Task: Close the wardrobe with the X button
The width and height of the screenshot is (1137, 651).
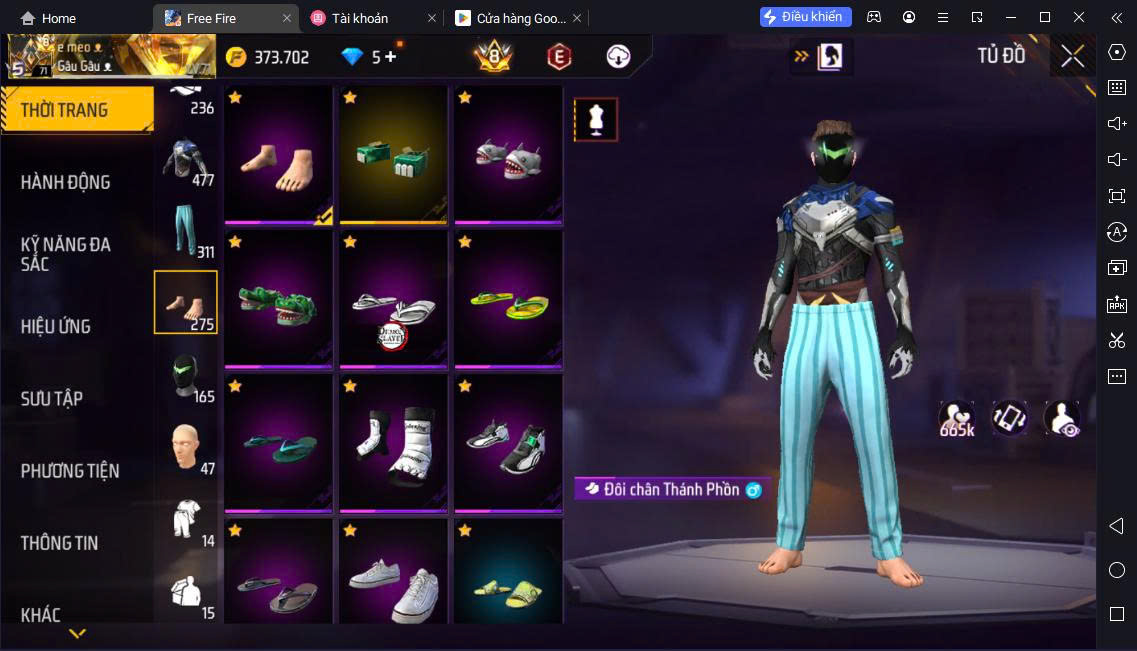Action: tap(1072, 56)
